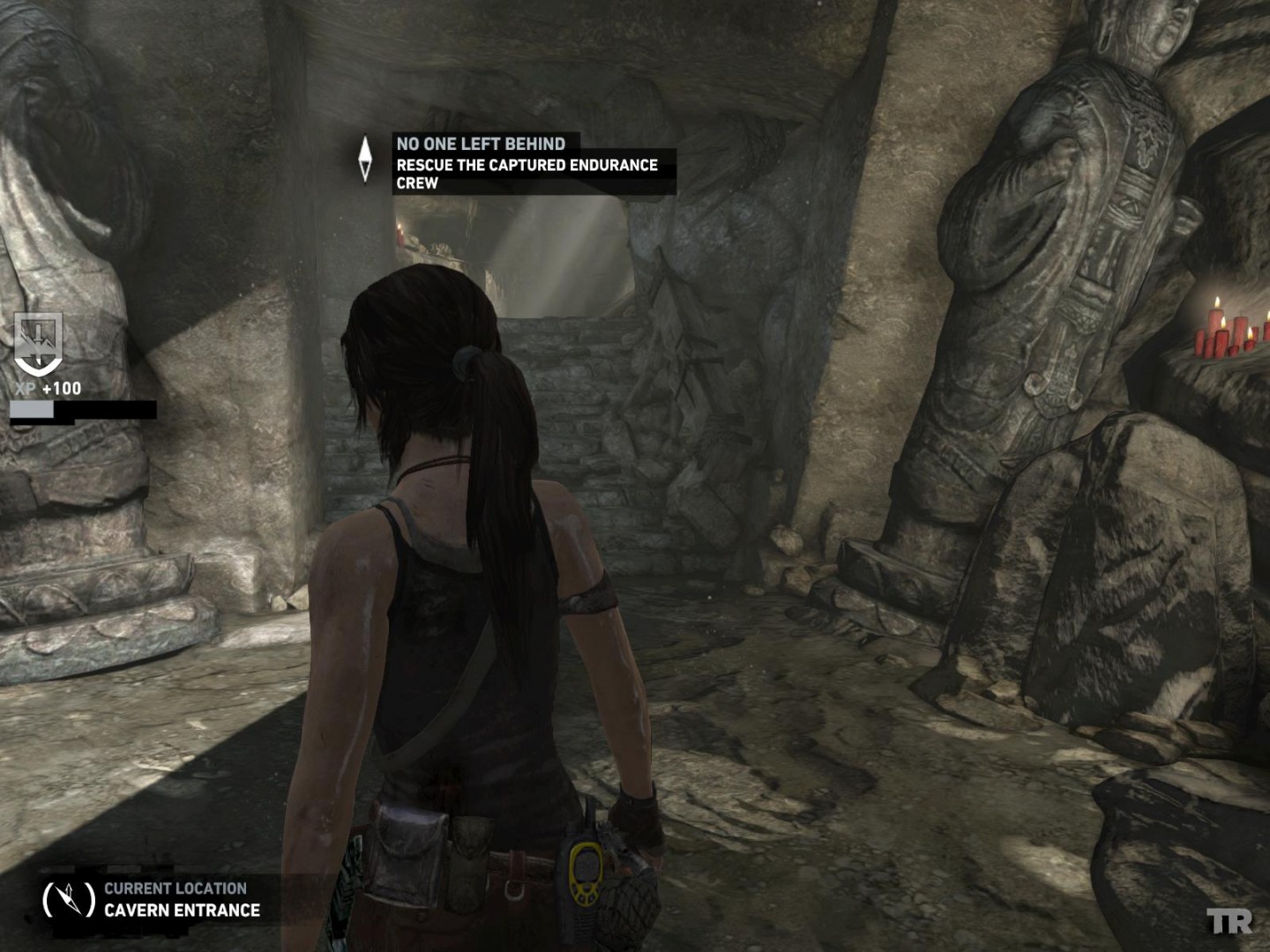Screen dimensions: 1270x952
Task: Select the compass icon beside current location
Action: (x=69, y=900)
